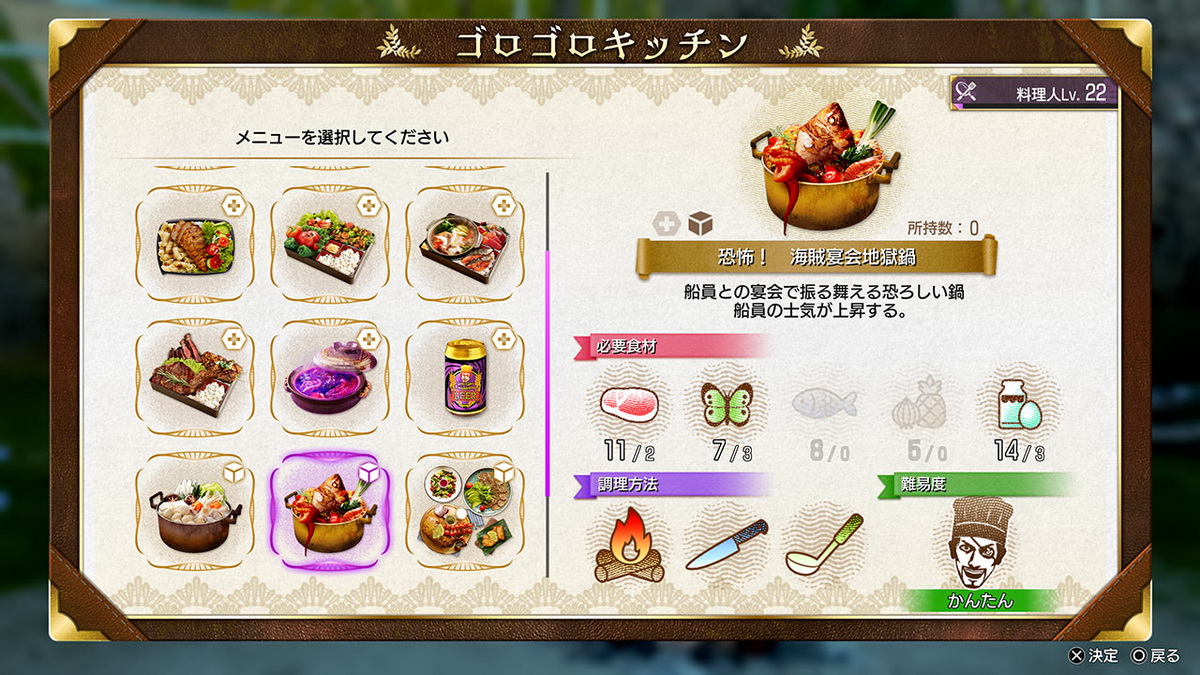The height and width of the screenshot is (675, 1200).
Task: Select the highlighted golden pirate hell pot
Action: click(x=329, y=511)
